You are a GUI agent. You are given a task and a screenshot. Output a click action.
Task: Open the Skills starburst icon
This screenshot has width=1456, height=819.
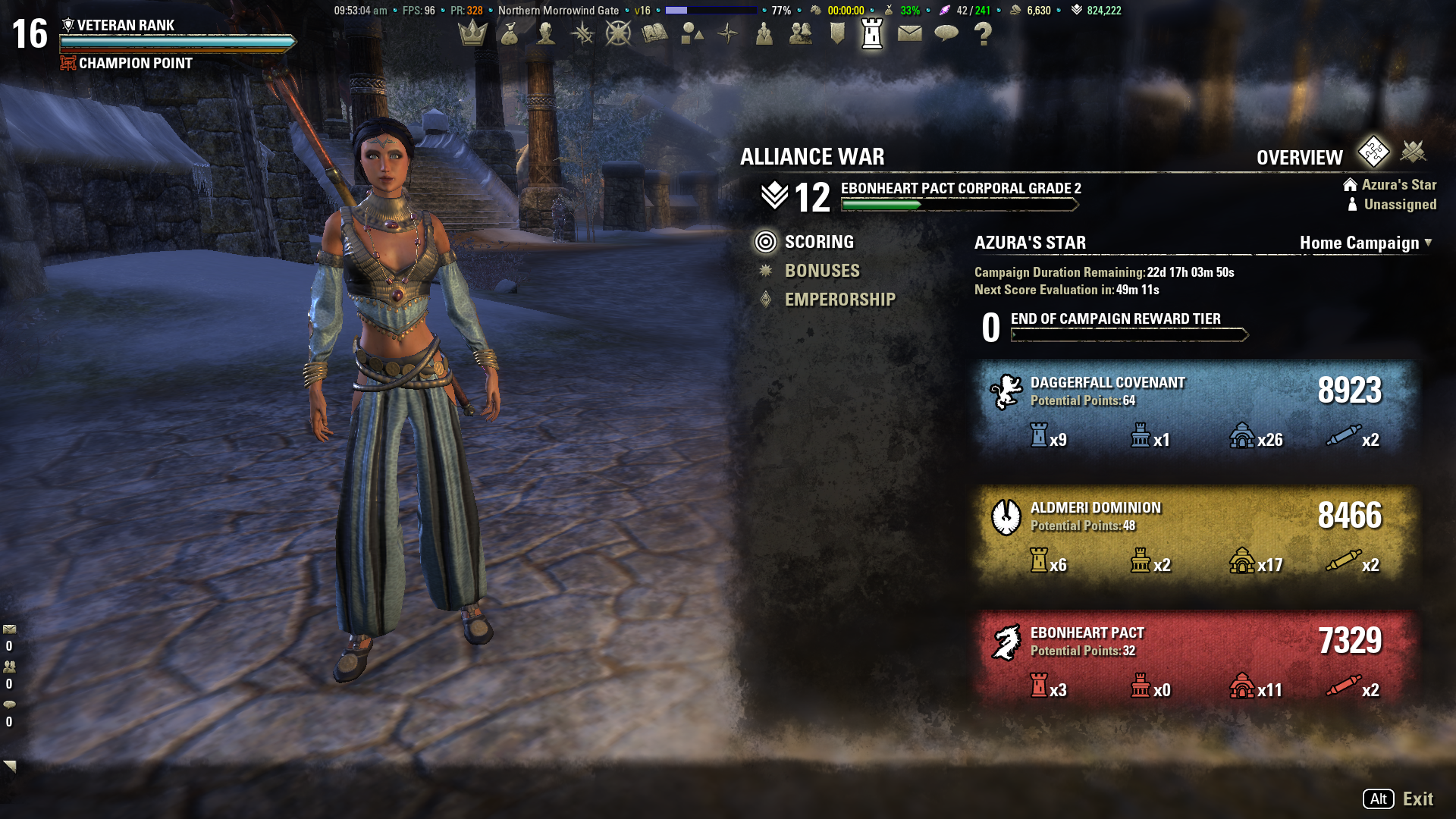click(x=582, y=33)
